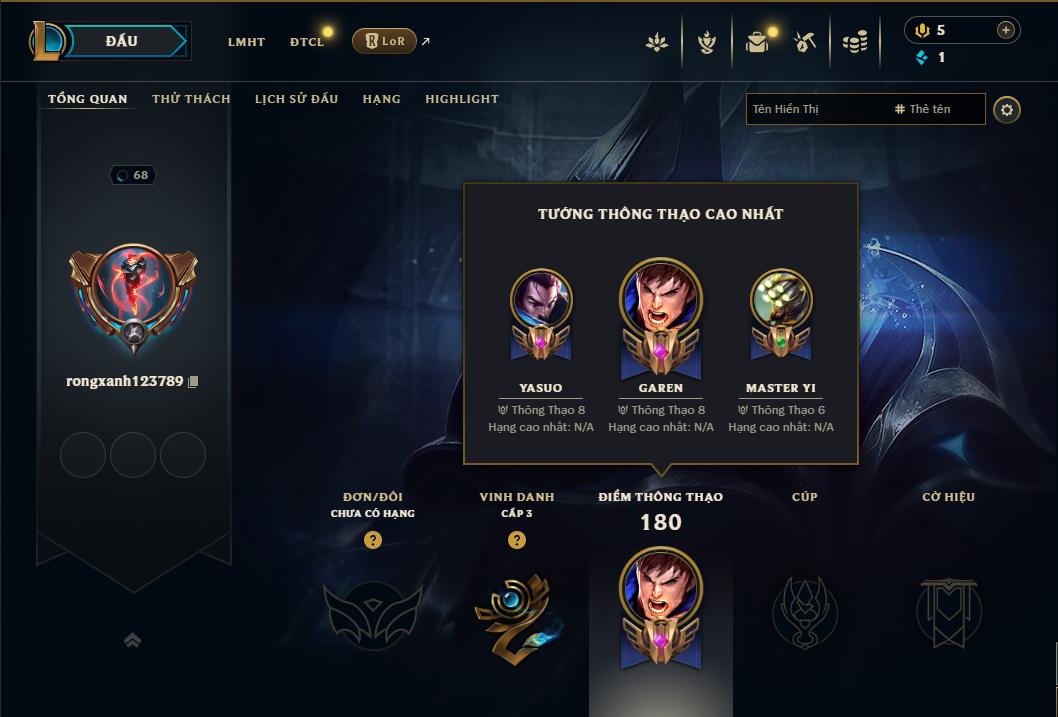Open profile settings gear icon

click(1007, 109)
